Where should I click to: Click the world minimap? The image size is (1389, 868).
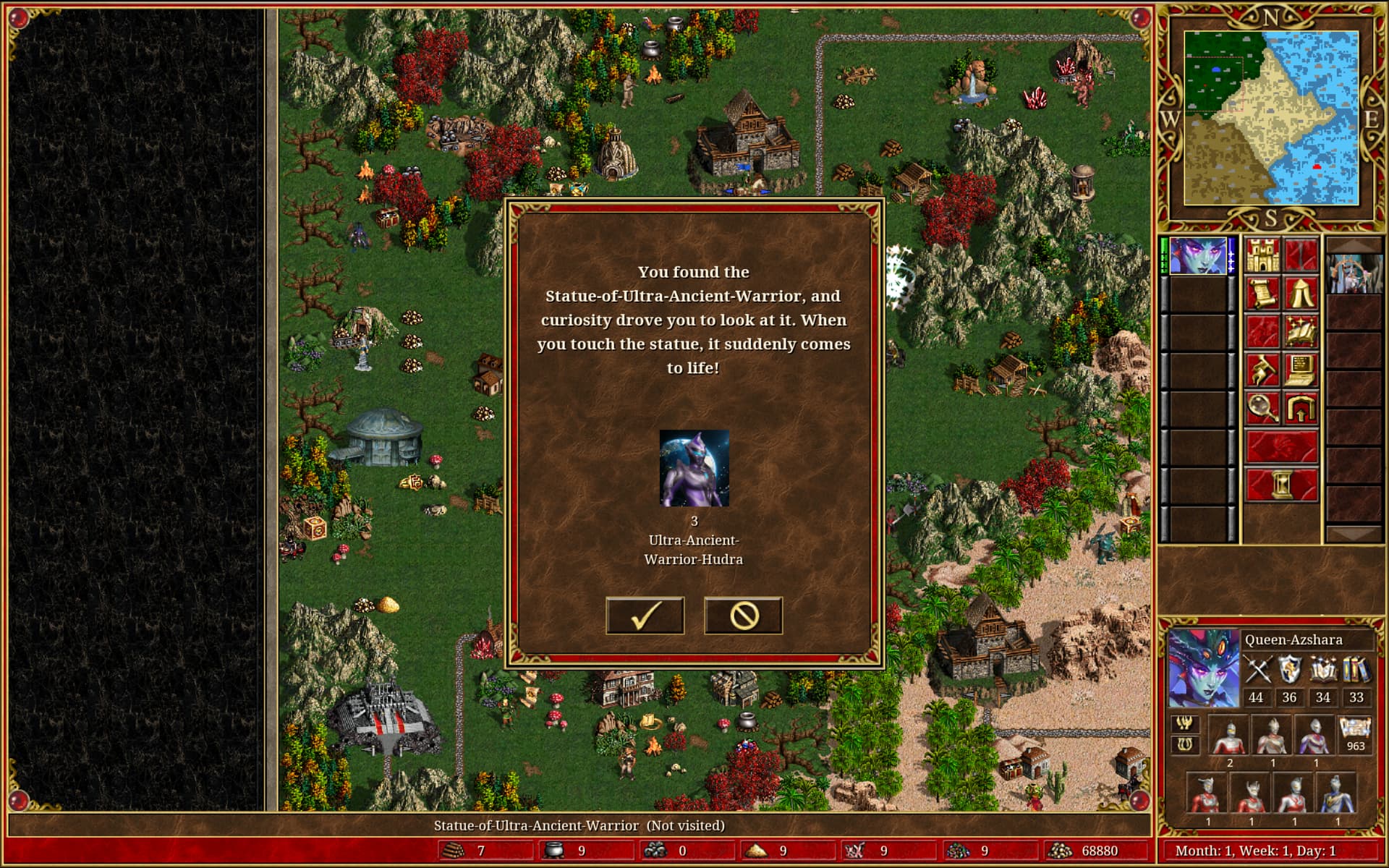point(1270,119)
